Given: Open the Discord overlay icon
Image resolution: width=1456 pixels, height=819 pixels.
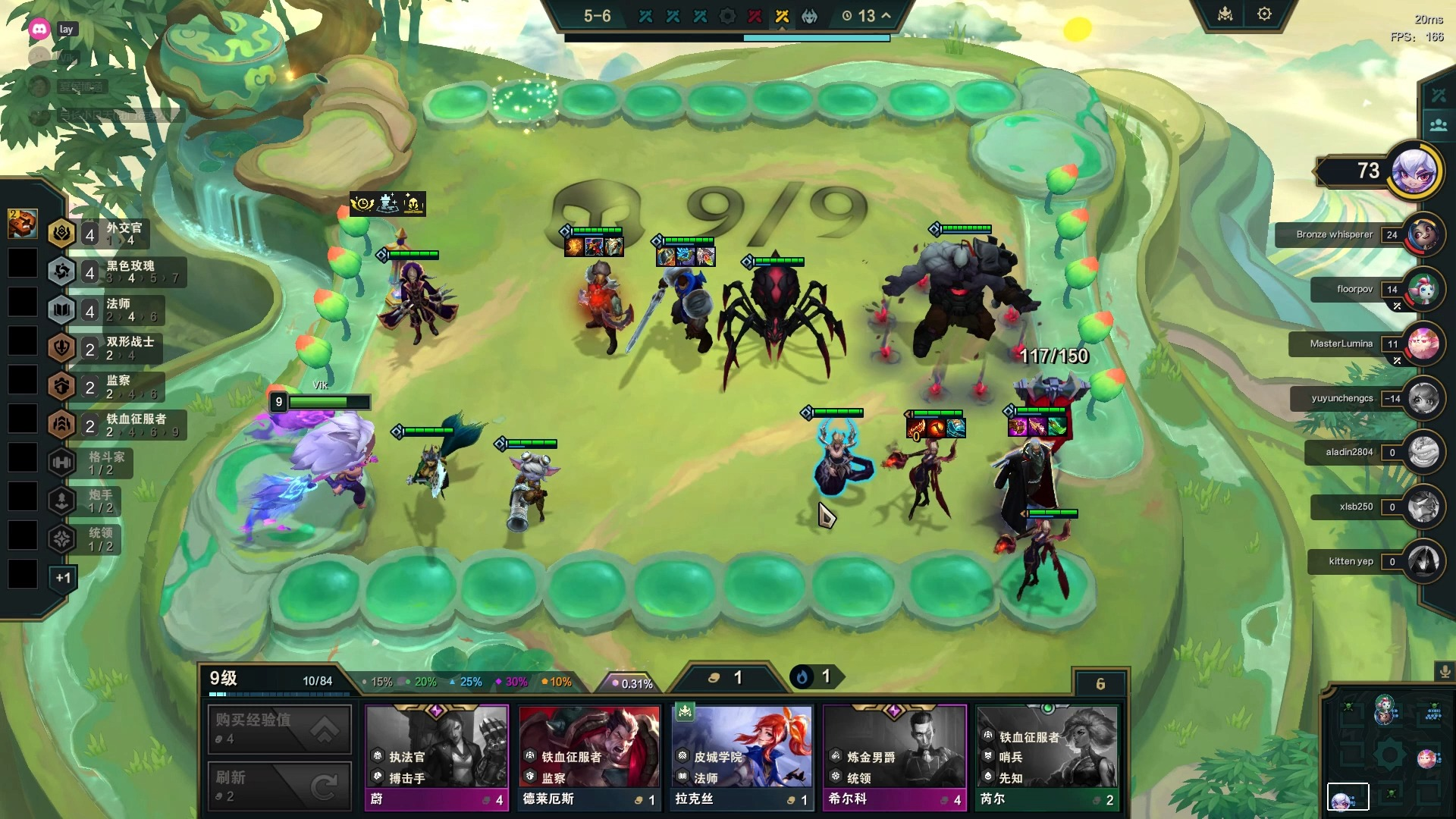Looking at the screenshot, I should (39, 30).
